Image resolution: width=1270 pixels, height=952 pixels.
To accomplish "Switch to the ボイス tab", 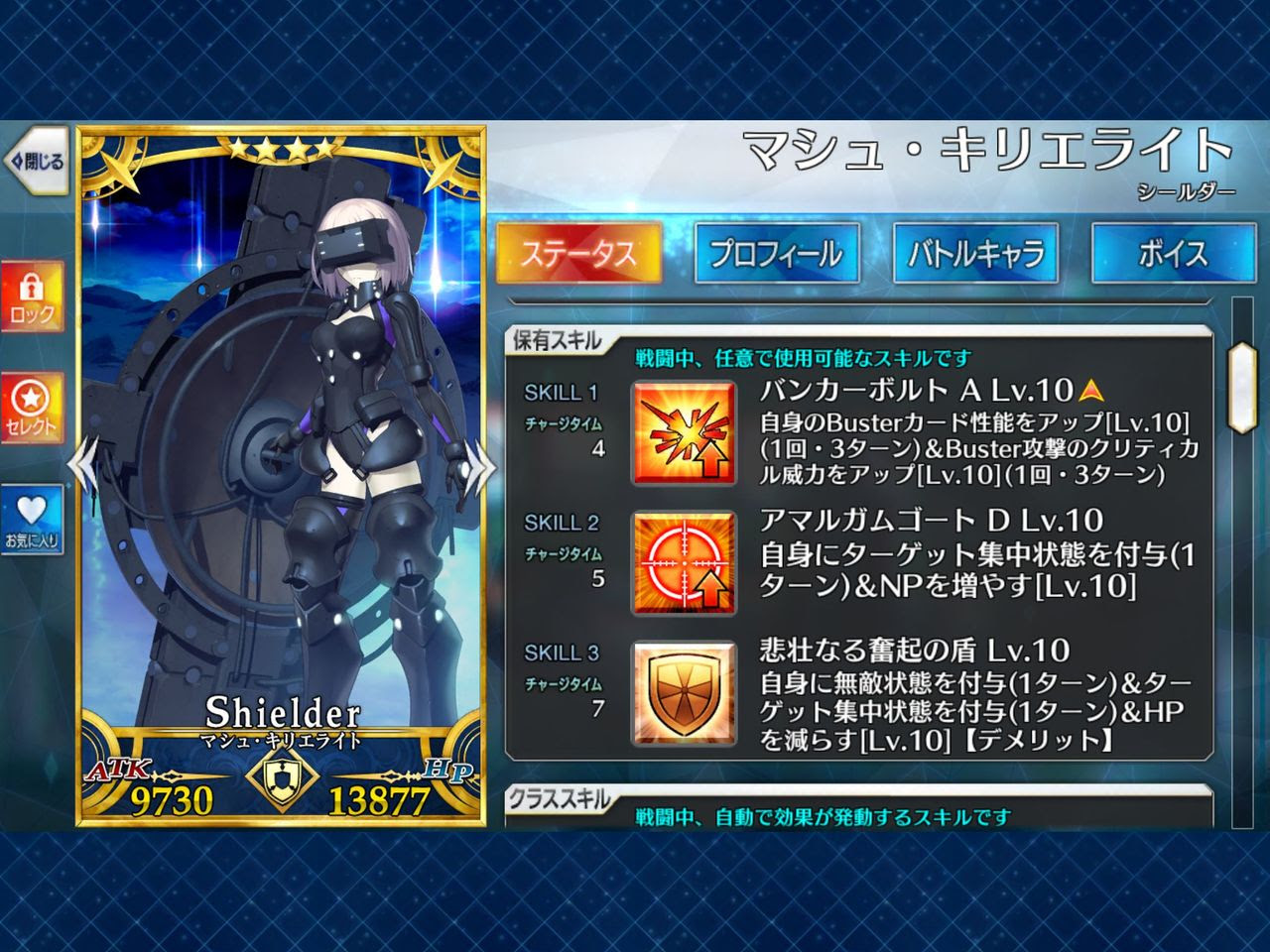I will click(1174, 254).
